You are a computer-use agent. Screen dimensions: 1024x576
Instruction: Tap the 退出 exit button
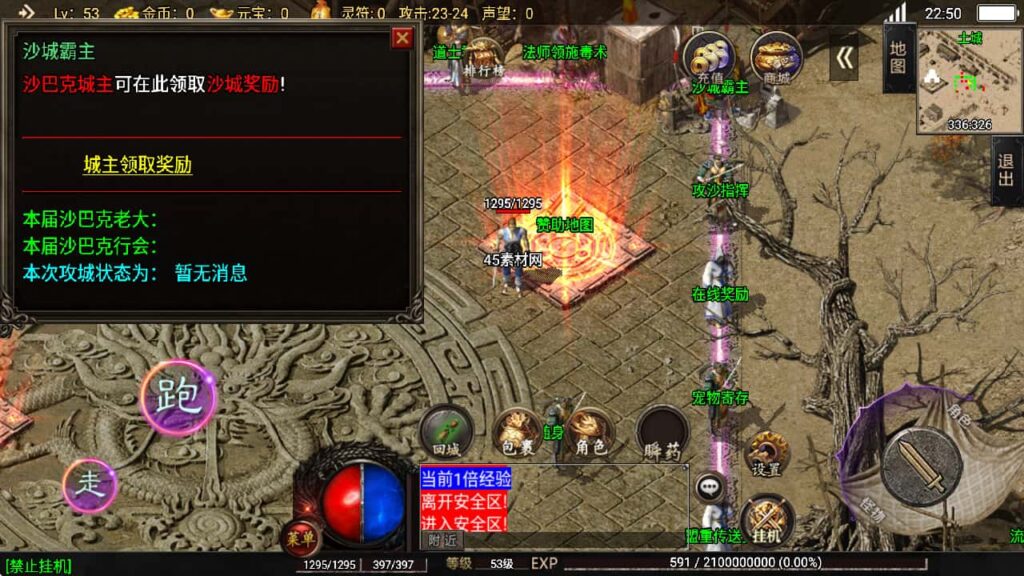tap(1006, 171)
